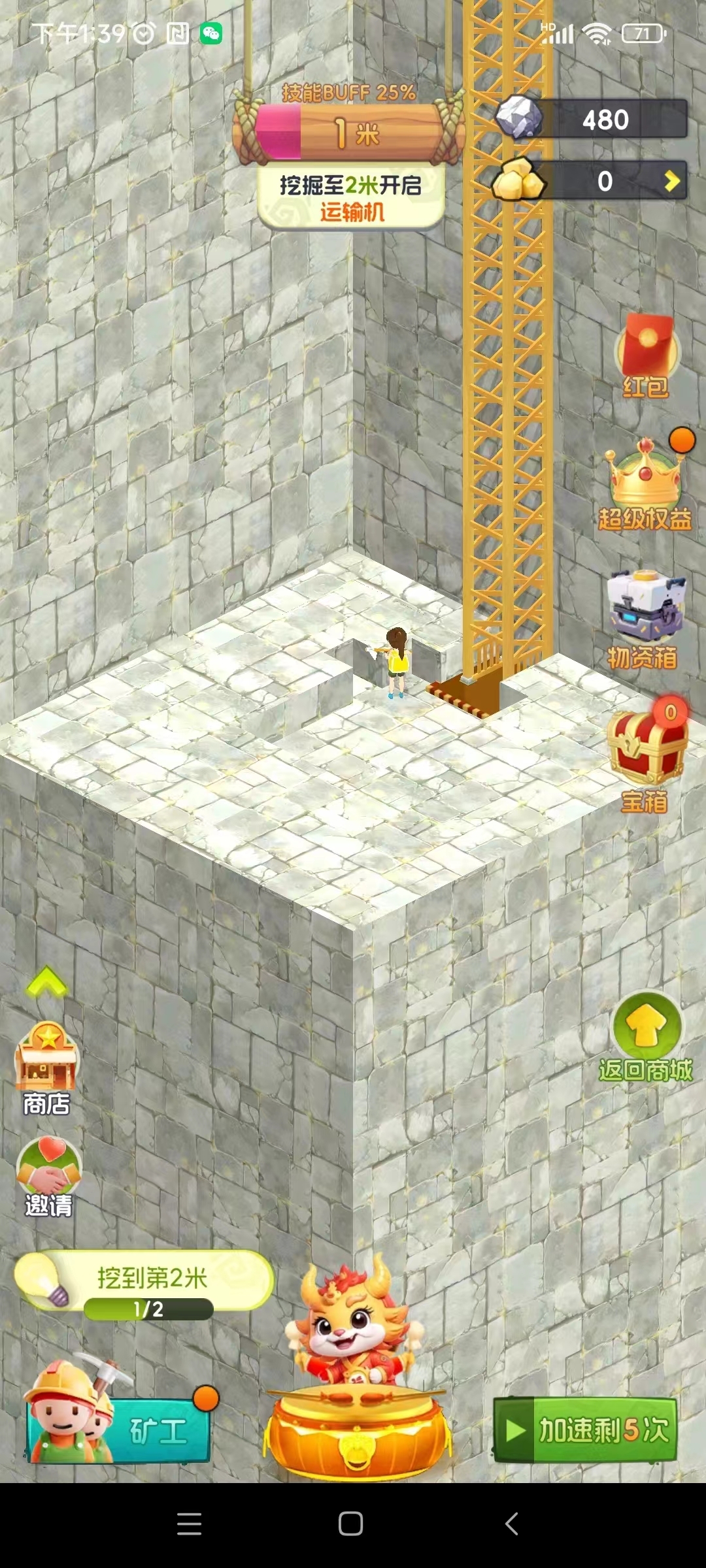The height and width of the screenshot is (1568, 706).
Task: Open the 邀请 invite menu
Action: (x=49, y=1176)
